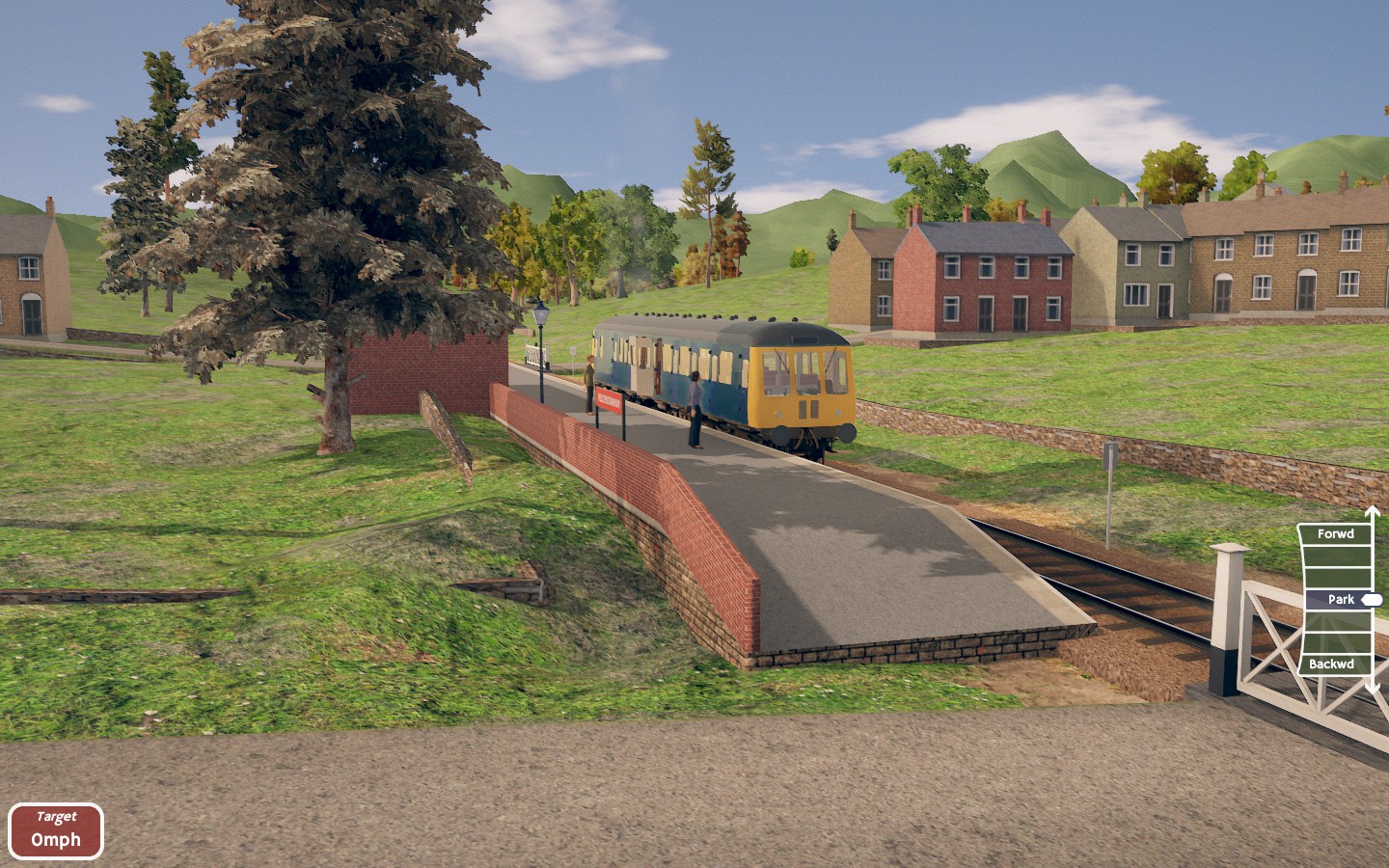Screen dimensions: 1389x868
Task: Select the Forwd label in the lever gauge
Action: tap(1336, 533)
